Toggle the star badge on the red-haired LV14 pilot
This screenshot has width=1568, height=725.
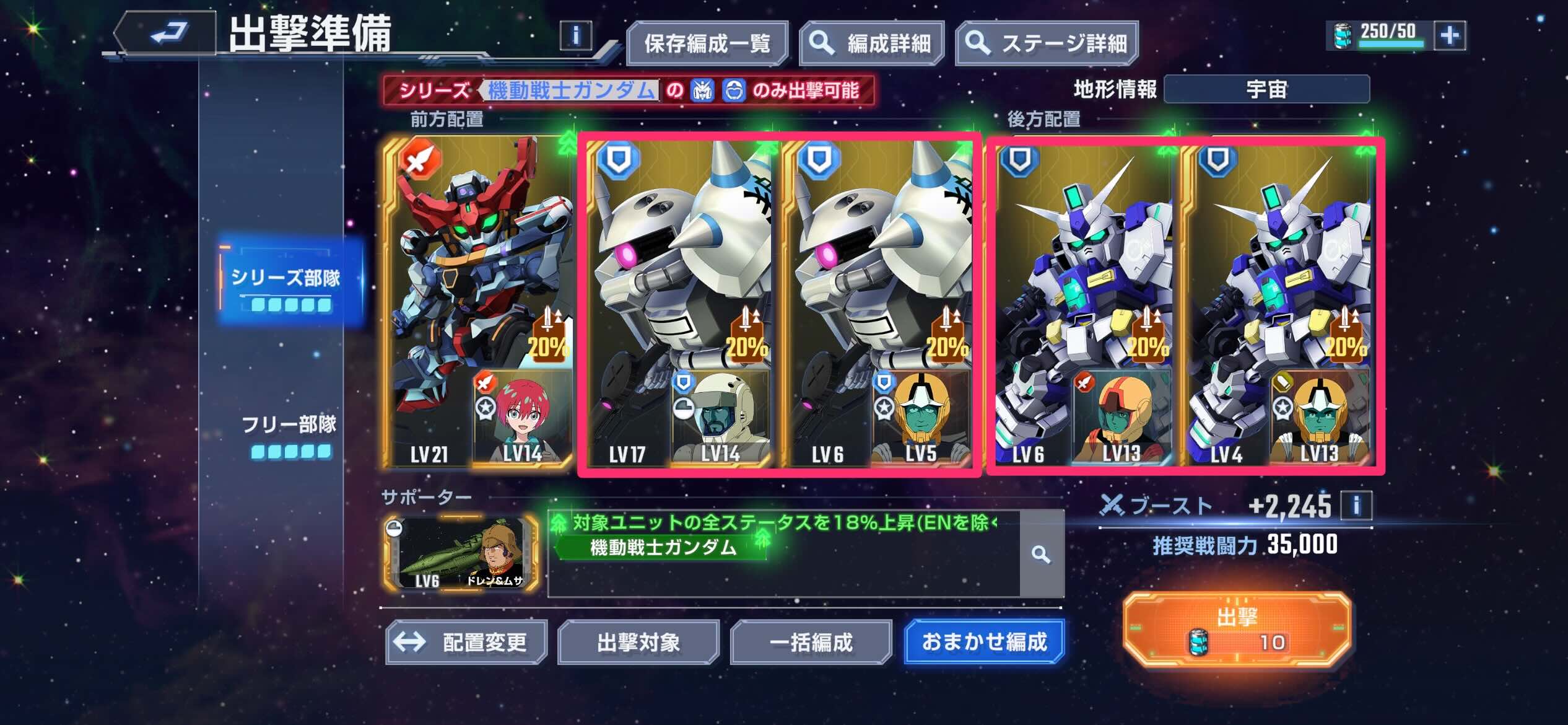point(486,408)
